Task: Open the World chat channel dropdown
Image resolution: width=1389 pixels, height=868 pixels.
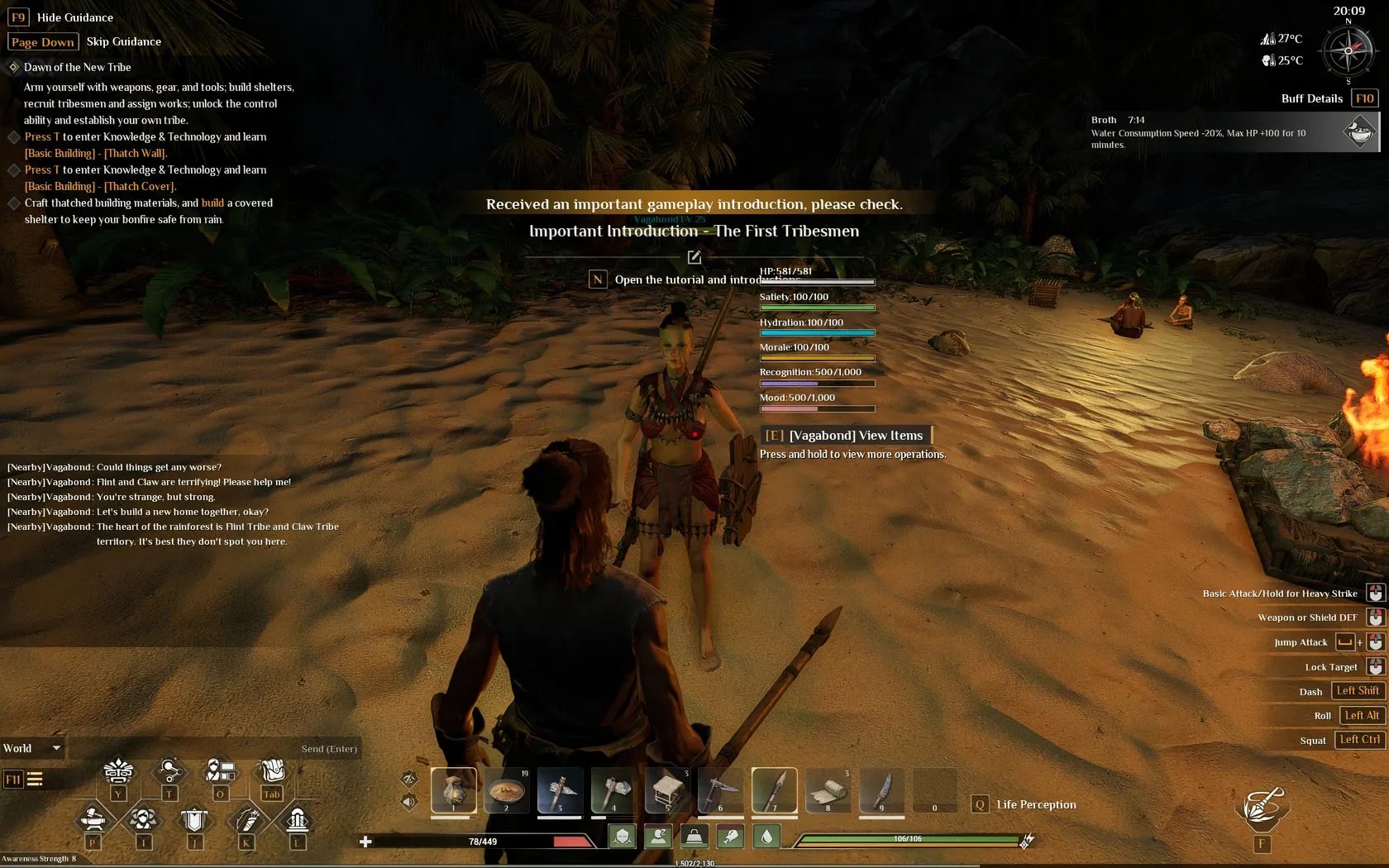Action: click(33, 748)
